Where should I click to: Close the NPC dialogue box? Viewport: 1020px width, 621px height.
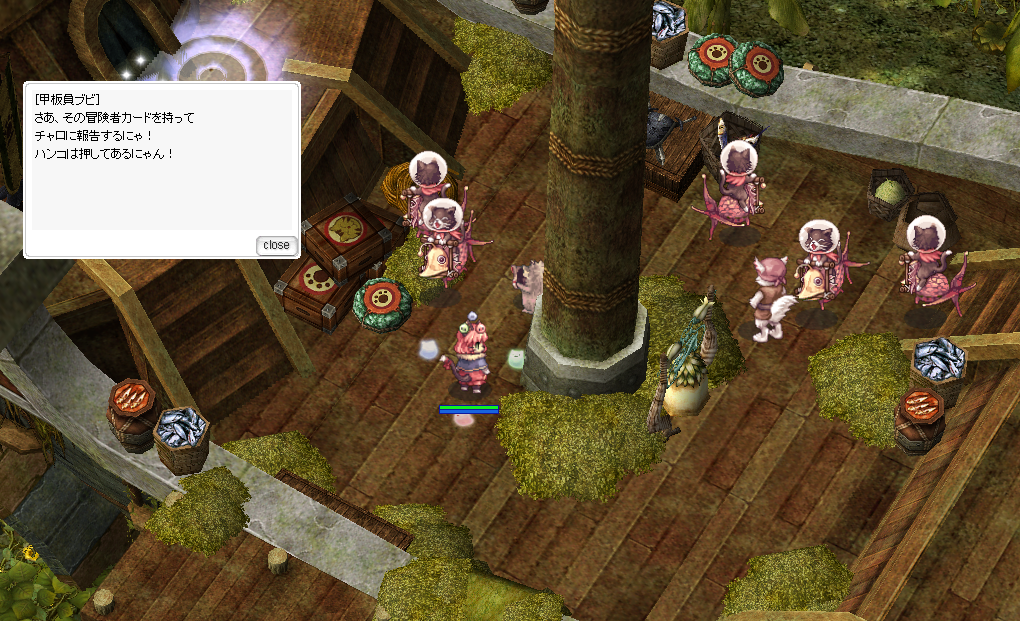[276, 245]
